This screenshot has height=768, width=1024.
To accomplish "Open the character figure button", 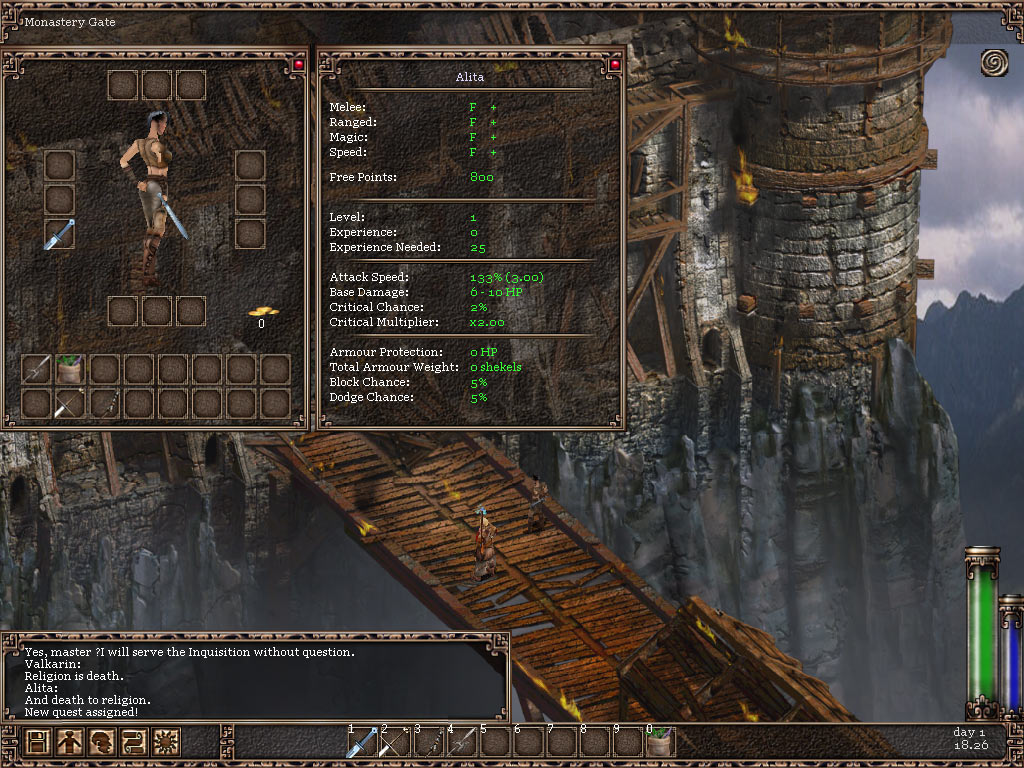I will [x=70, y=742].
